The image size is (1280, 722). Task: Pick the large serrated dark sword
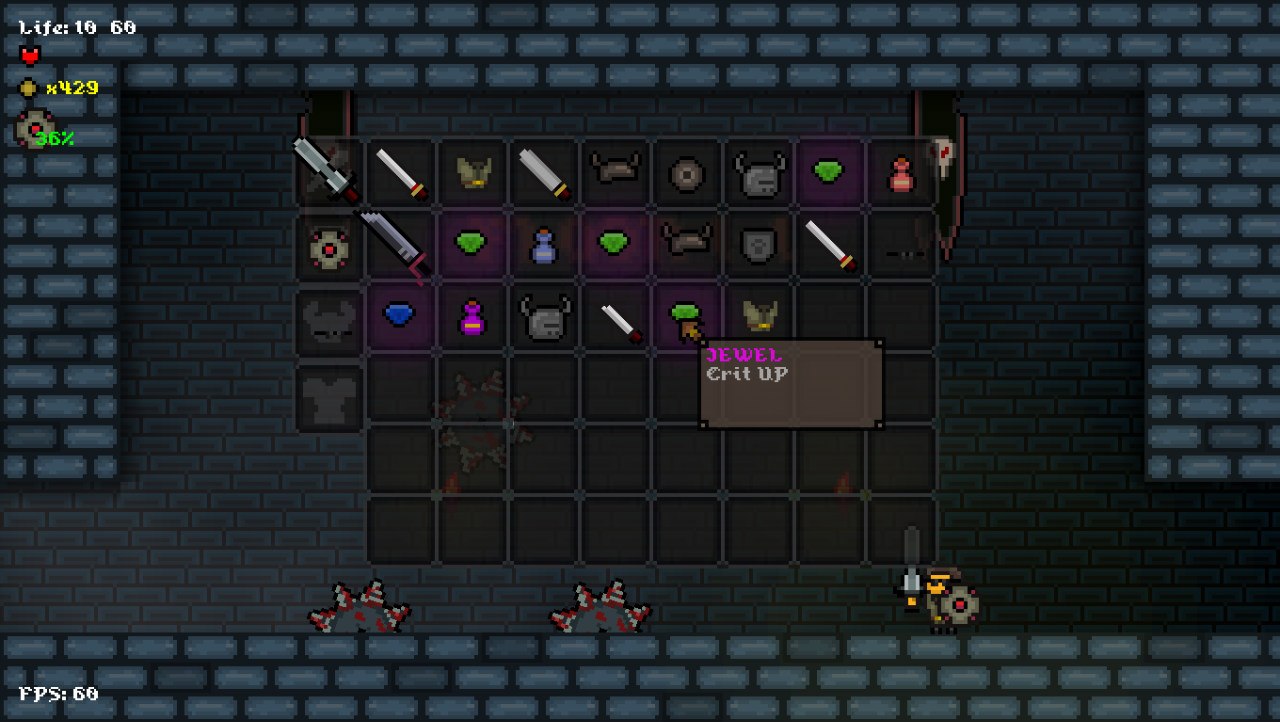(x=395, y=243)
